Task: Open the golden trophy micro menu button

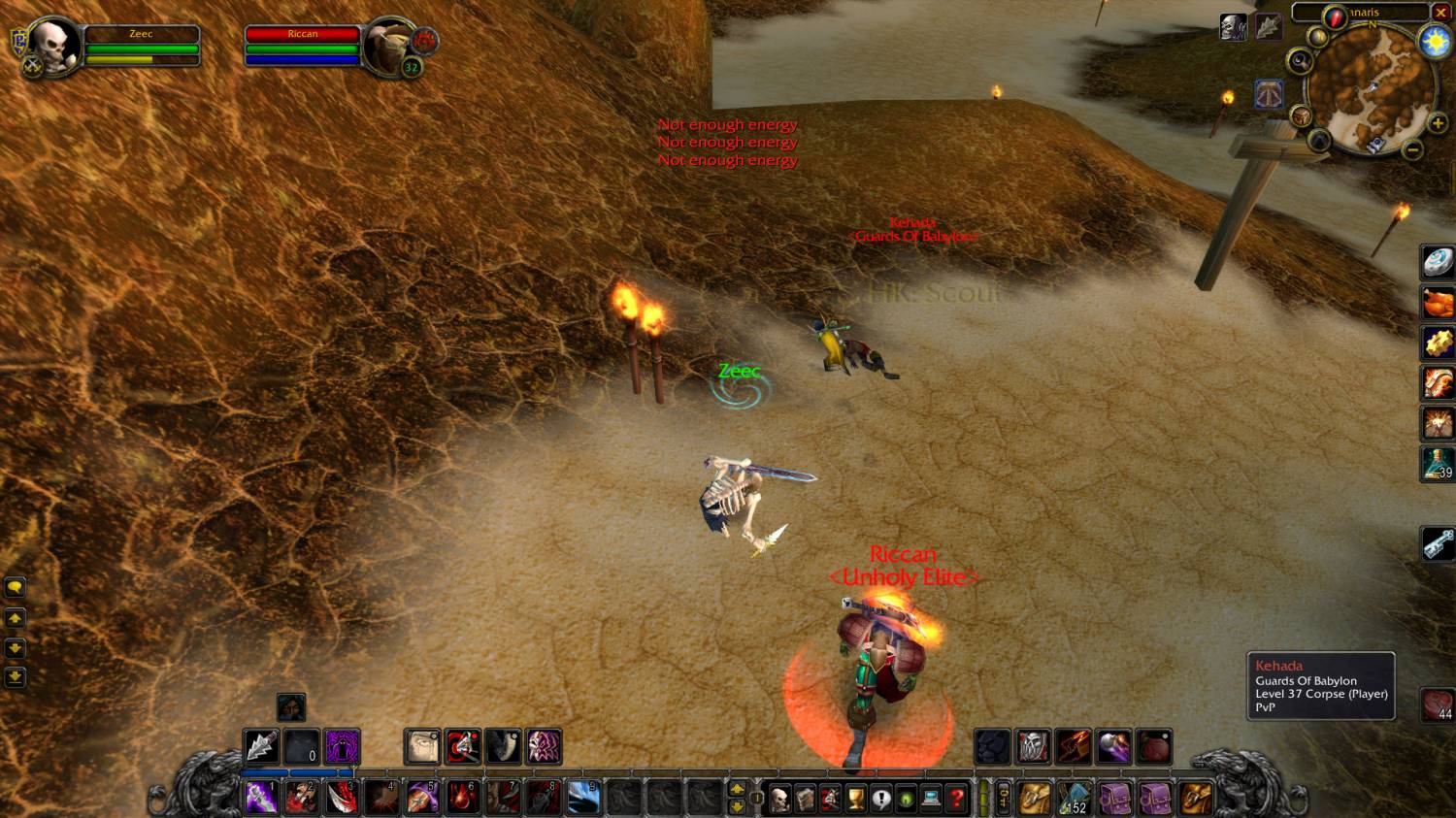Action: 855,799
